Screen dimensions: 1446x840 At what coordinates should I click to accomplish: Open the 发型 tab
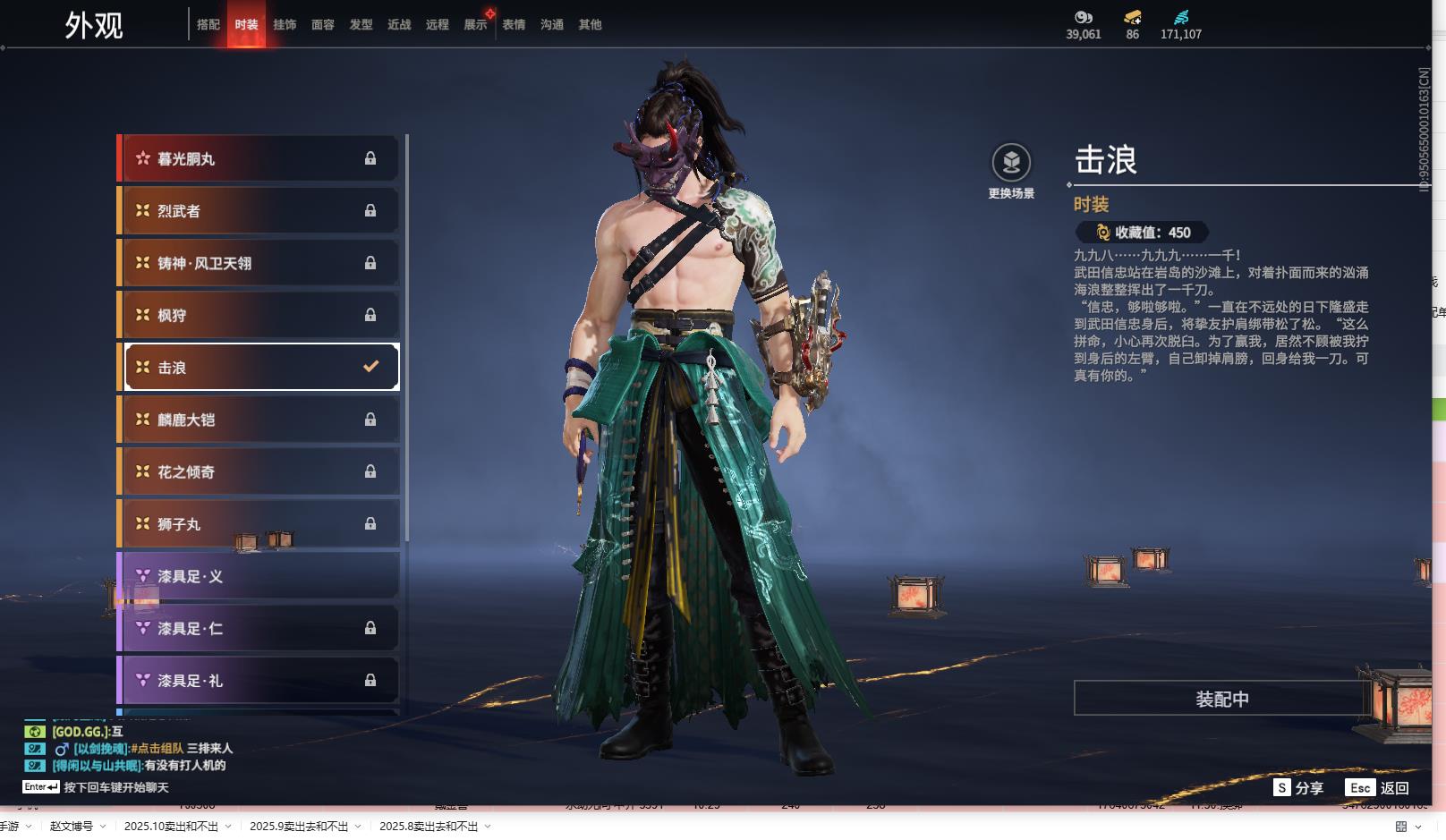[361, 25]
